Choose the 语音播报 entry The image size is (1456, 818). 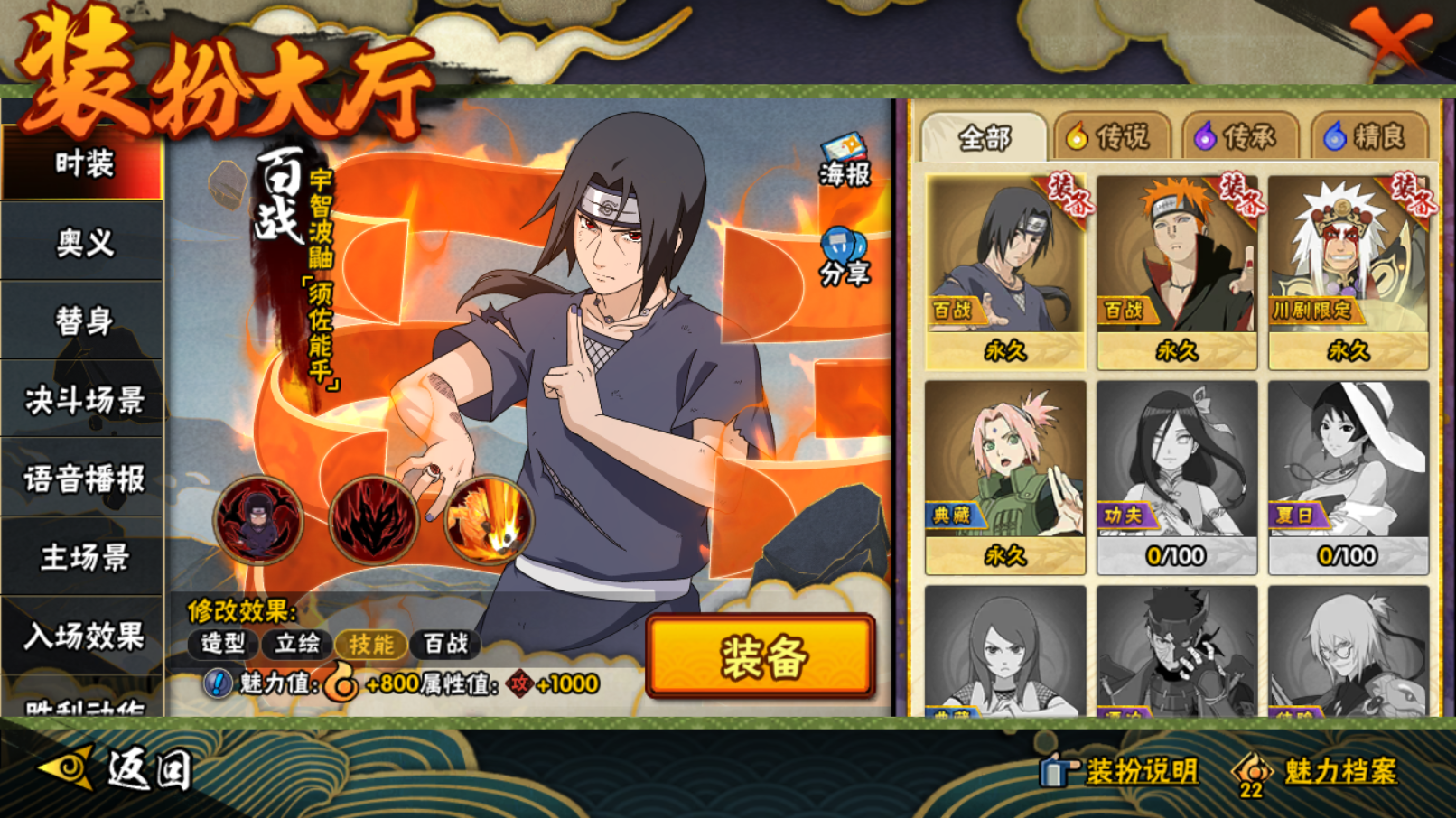tap(83, 479)
